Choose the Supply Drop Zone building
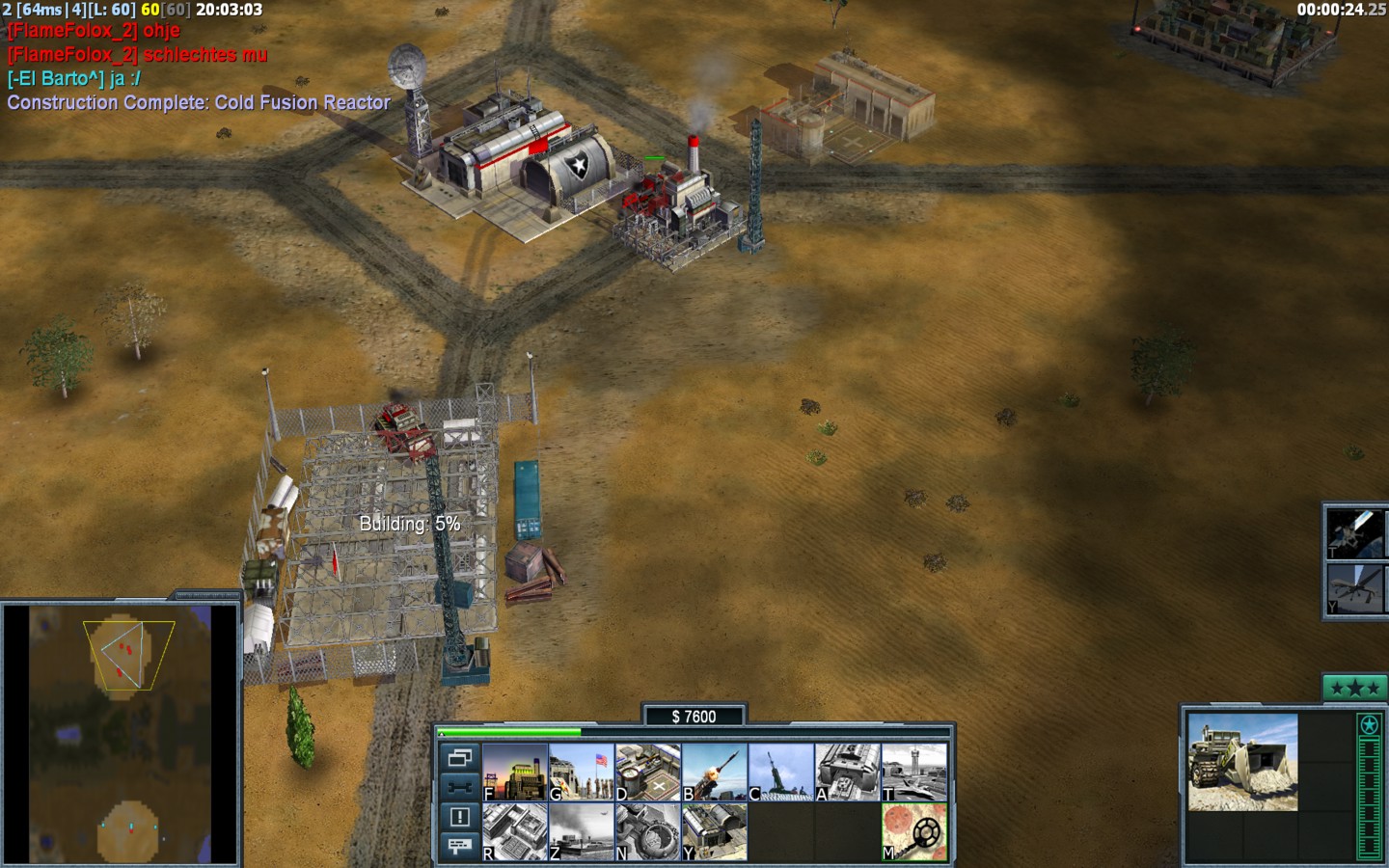 pyautogui.click(x=582, y=831)
